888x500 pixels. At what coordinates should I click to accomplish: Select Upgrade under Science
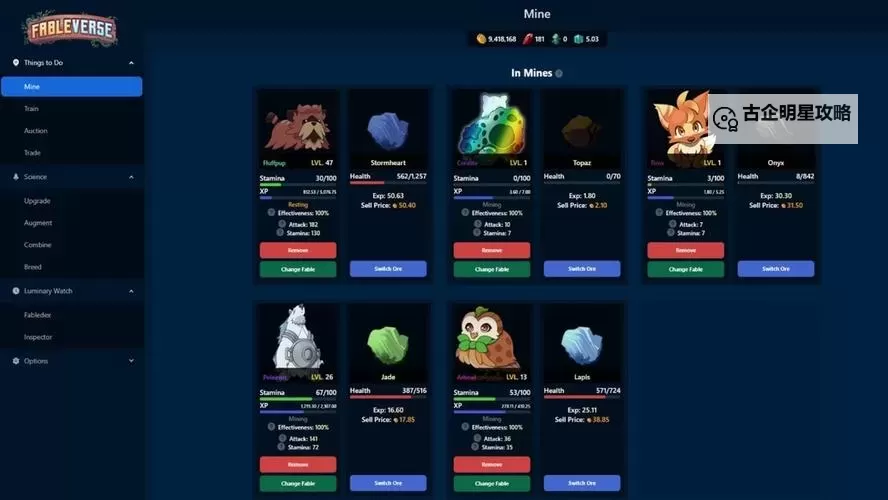(38, 201)
